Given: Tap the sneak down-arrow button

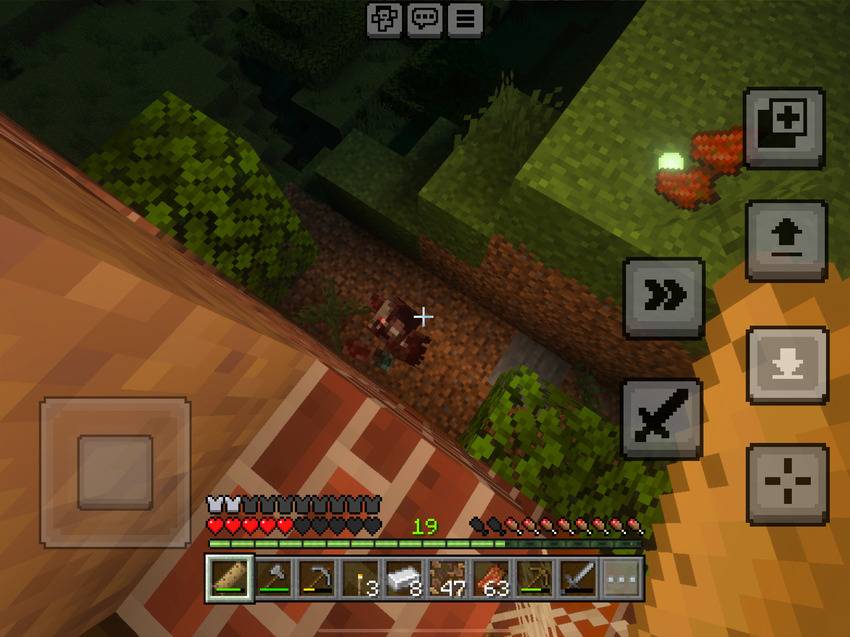Looking at the screenshot, I should [787, 364].
